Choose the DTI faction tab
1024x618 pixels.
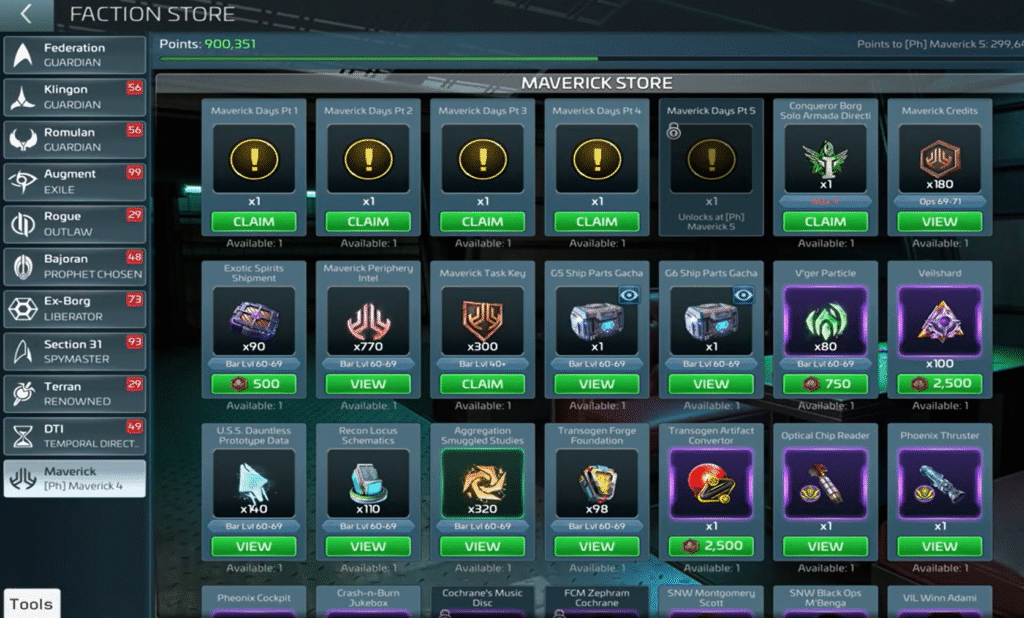click(75, 435)
